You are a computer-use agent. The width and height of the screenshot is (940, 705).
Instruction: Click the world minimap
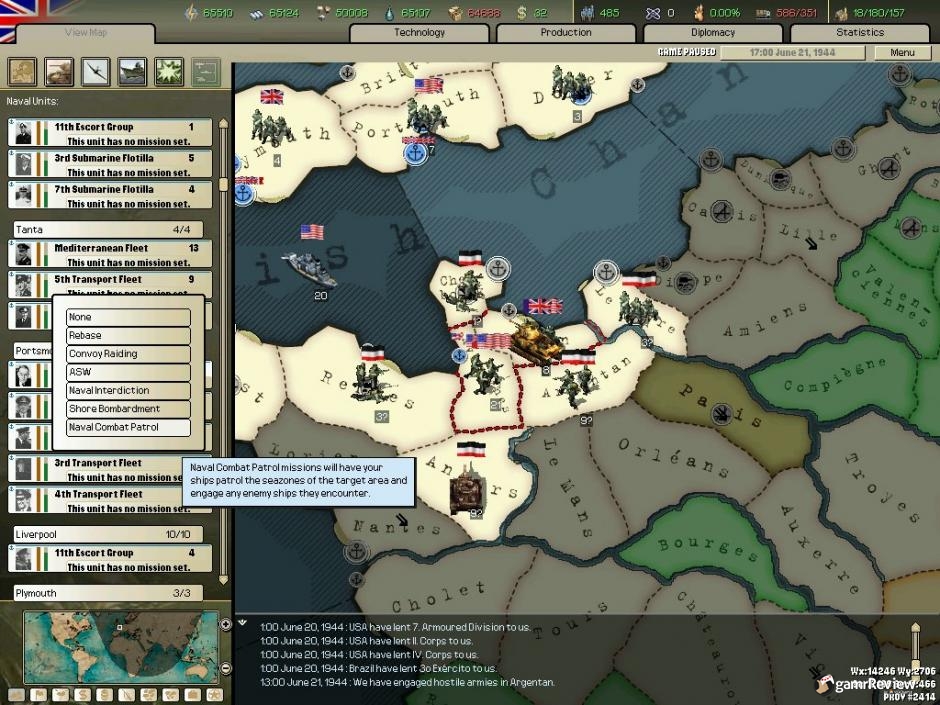tap(120, 647)
